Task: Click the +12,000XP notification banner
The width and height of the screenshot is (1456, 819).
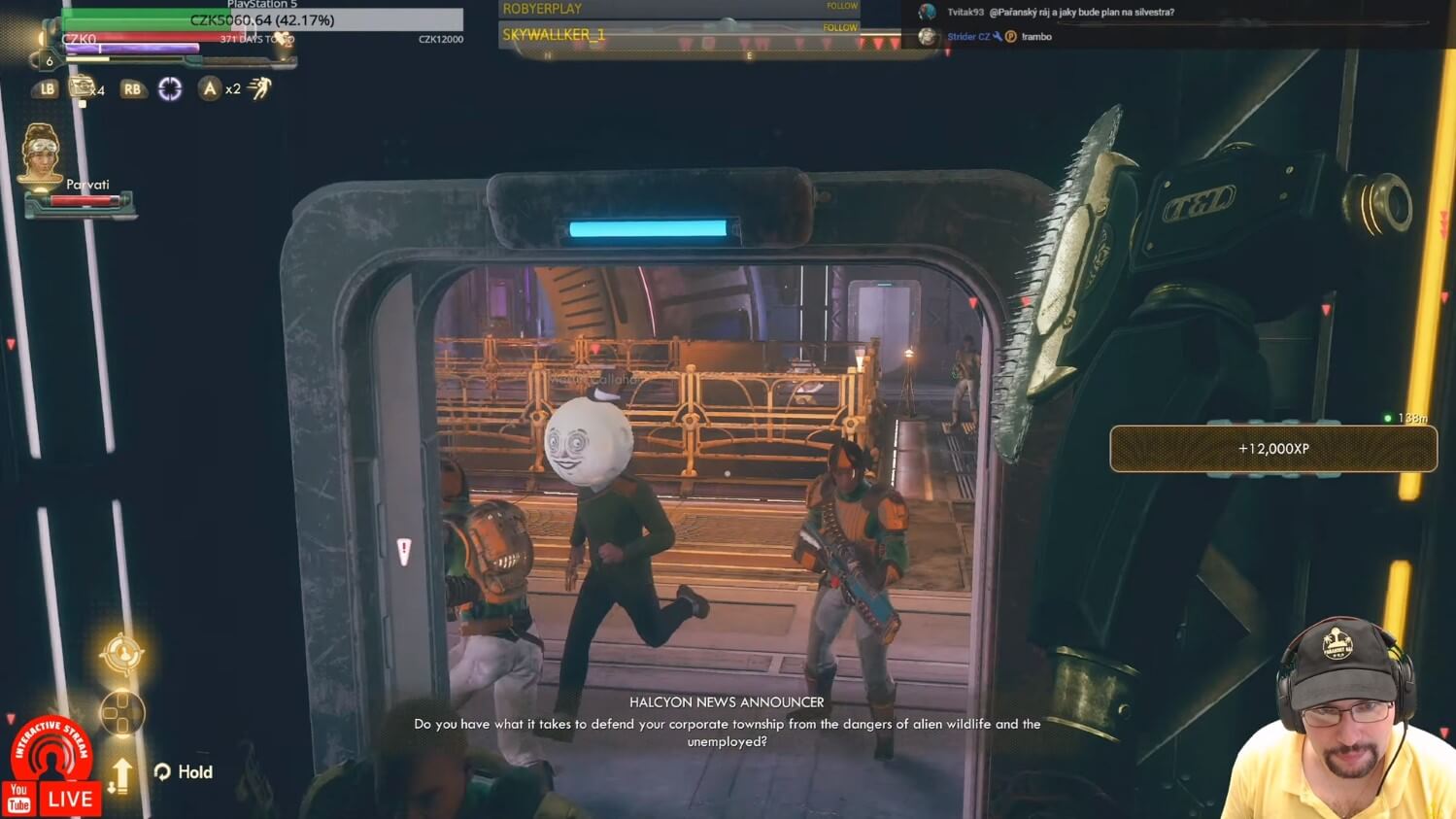Action: (1272, 449)
